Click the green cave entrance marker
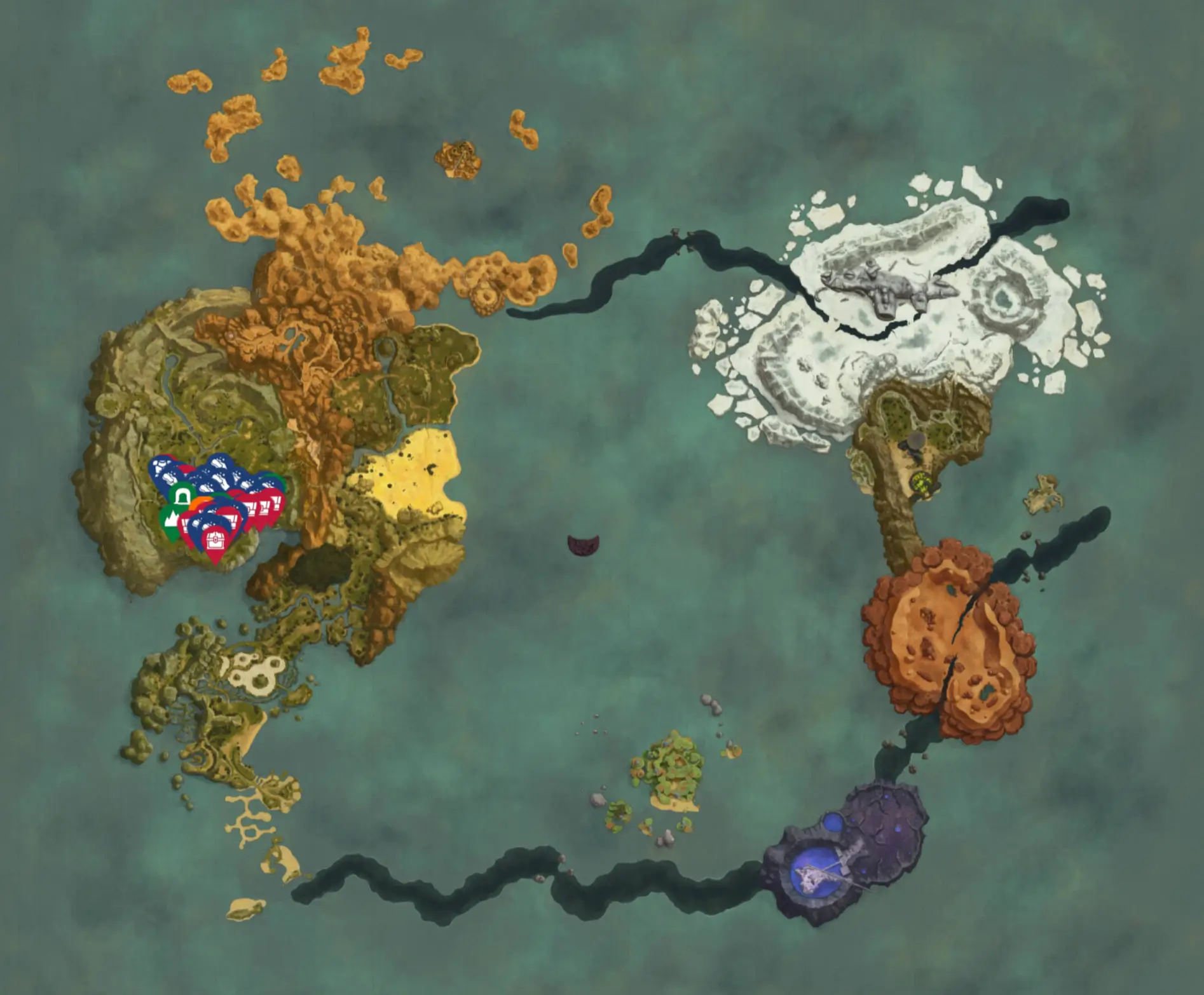The height and width of the screenshot is (995, 1204). pyautogui.click(x=182, y=496)
